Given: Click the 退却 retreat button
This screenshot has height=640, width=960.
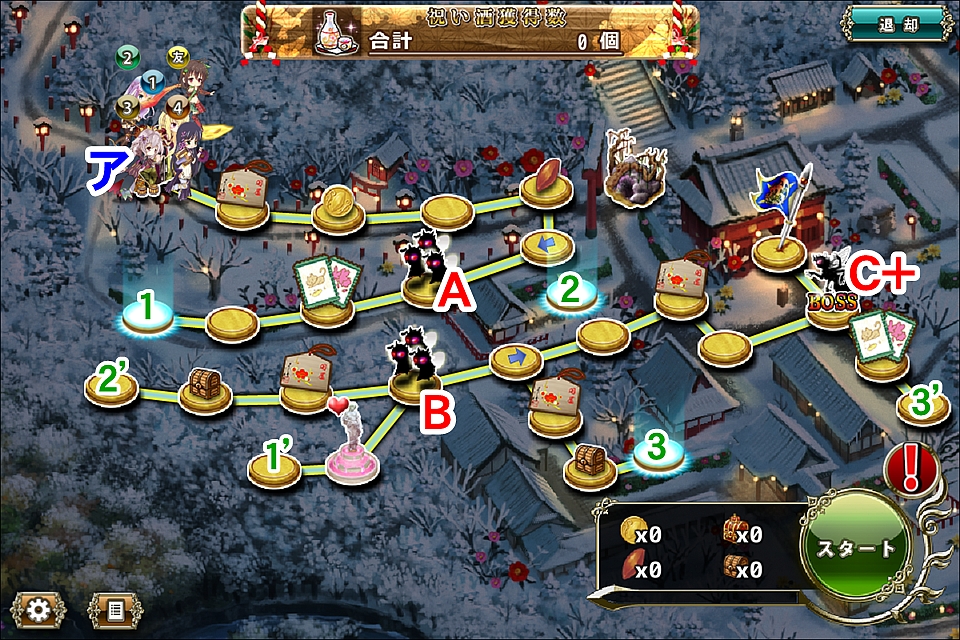Looking at the screenshot, I should coord(894,24).
